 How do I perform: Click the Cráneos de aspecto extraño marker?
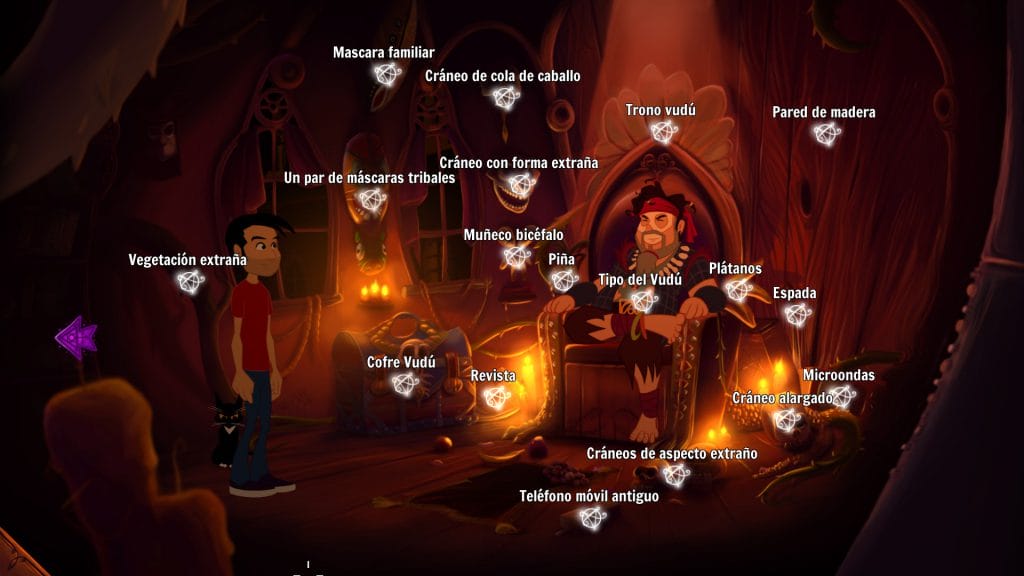[674, 475]
